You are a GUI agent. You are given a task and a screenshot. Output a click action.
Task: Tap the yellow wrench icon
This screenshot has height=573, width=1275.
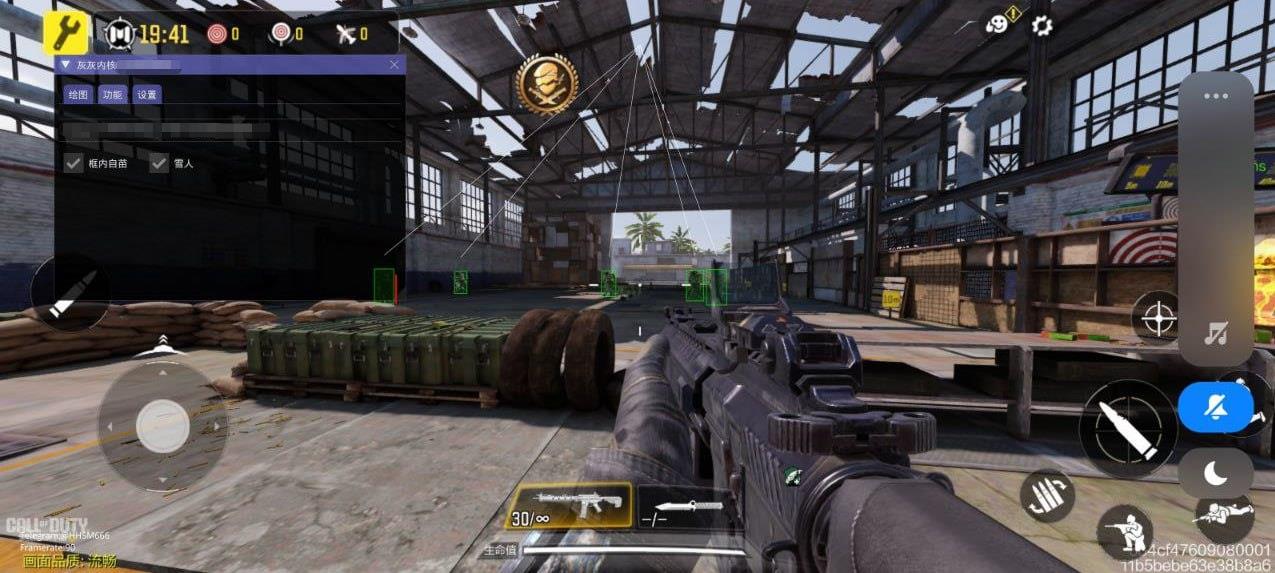point(66,33)
